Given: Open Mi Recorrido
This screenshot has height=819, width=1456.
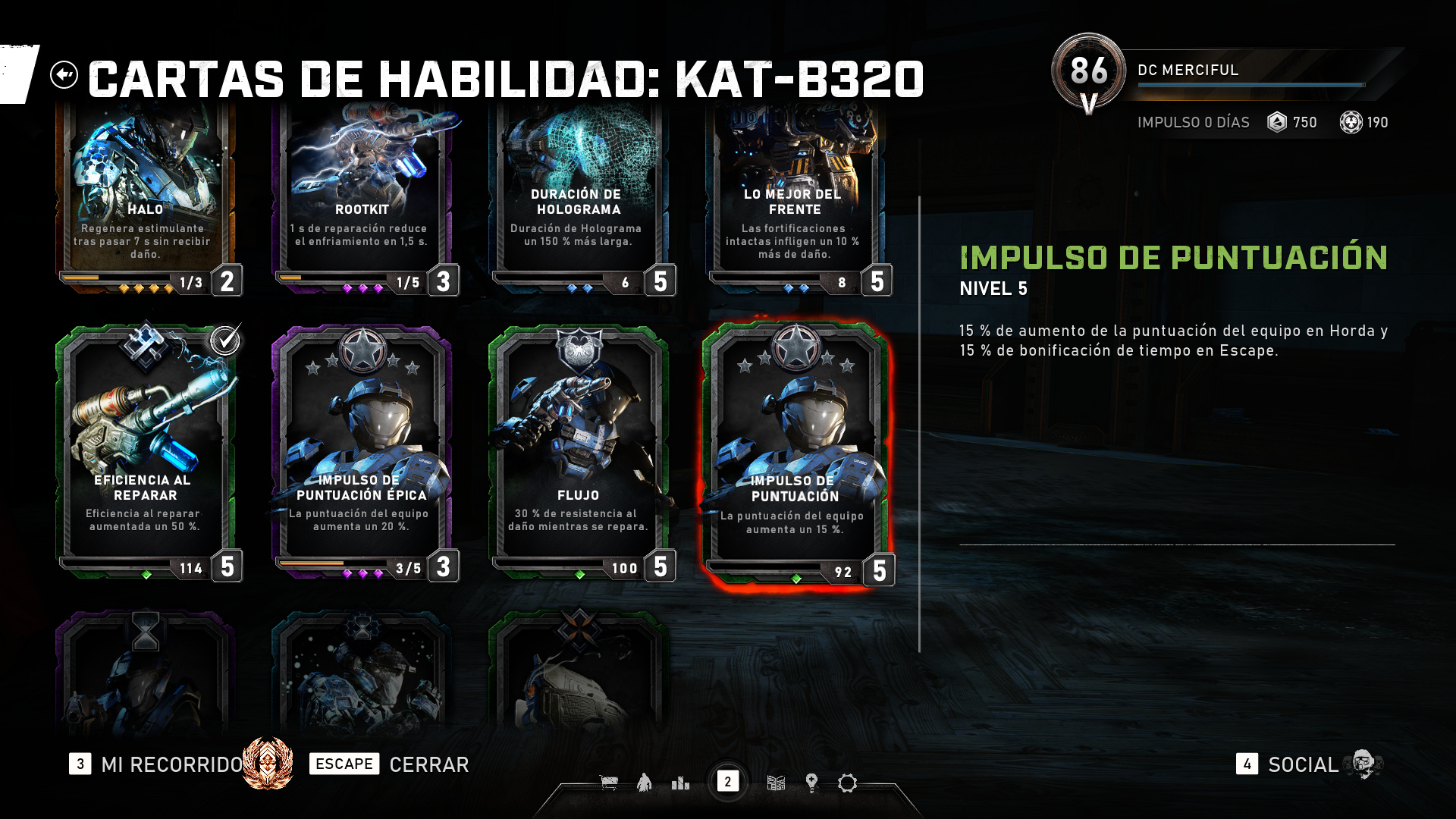Looking at the screenshot, I should (171, 764).
